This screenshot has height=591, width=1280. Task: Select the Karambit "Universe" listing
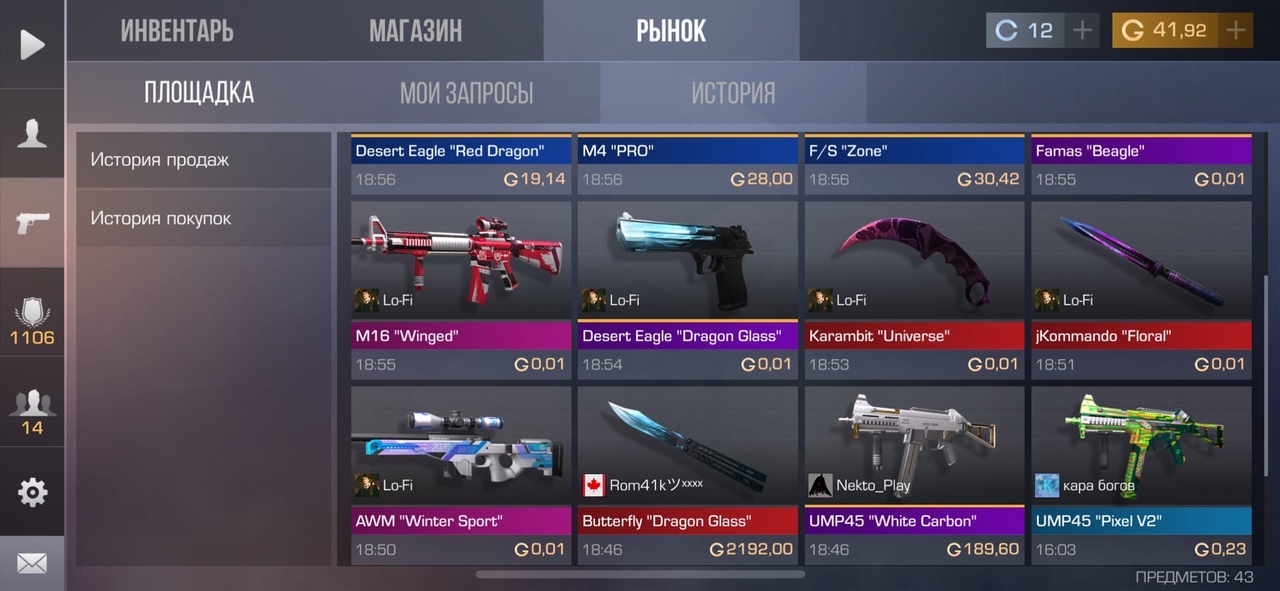914,289
